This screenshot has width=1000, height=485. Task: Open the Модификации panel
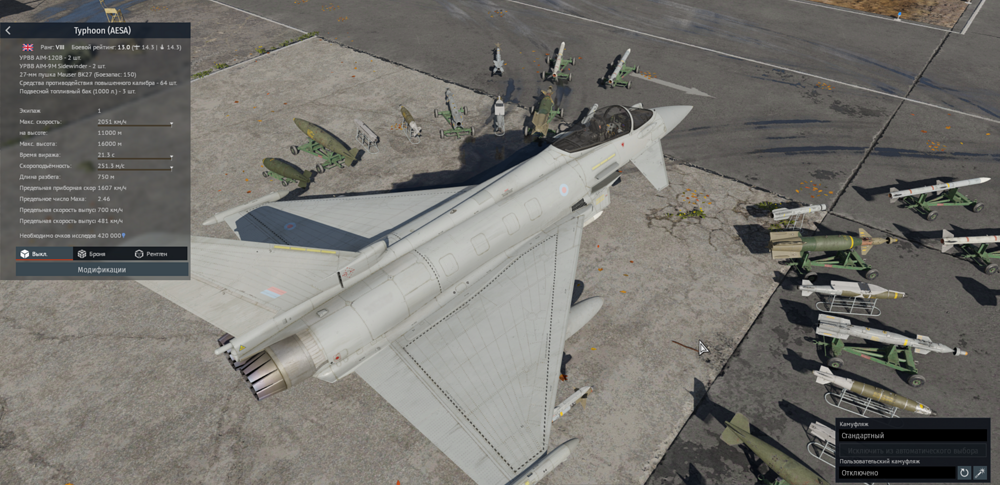coord(102,269)
